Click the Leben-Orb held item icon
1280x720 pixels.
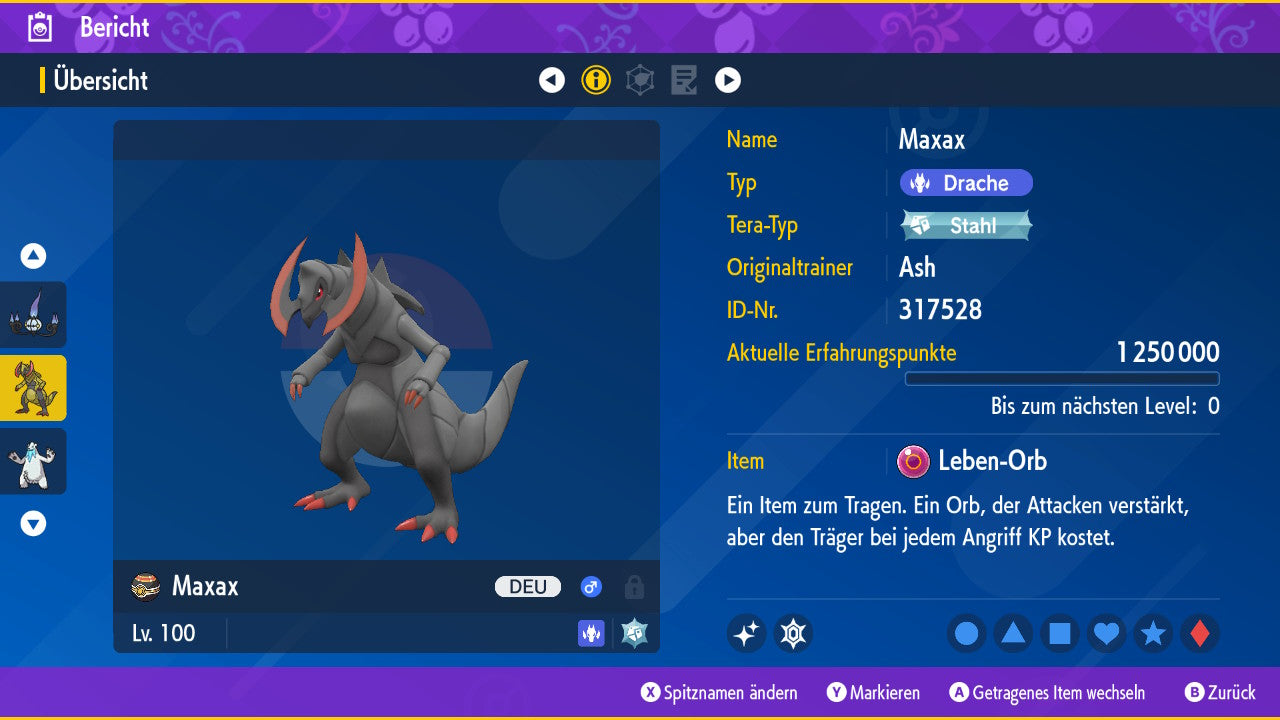(x=913, y=461)
